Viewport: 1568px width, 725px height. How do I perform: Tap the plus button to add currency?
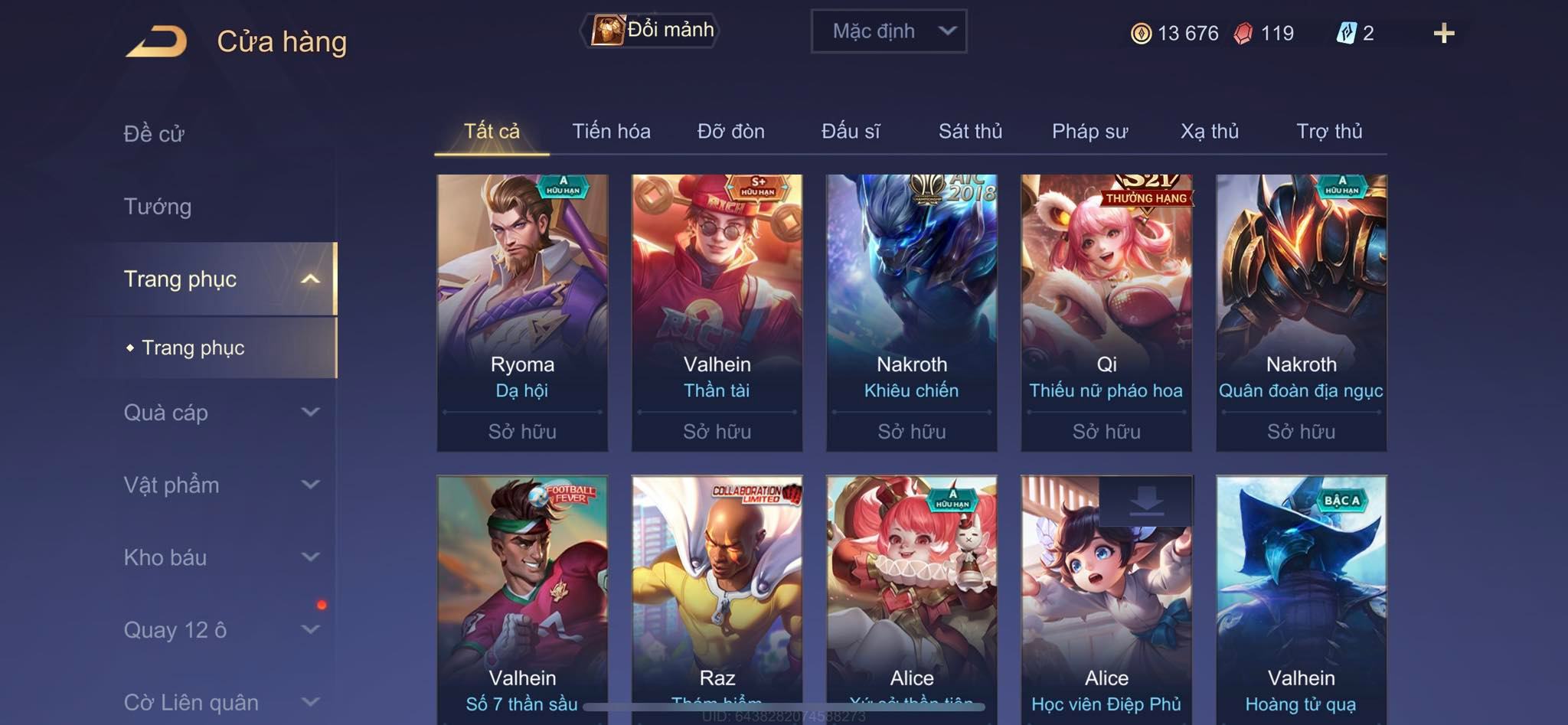(1443, 33)
